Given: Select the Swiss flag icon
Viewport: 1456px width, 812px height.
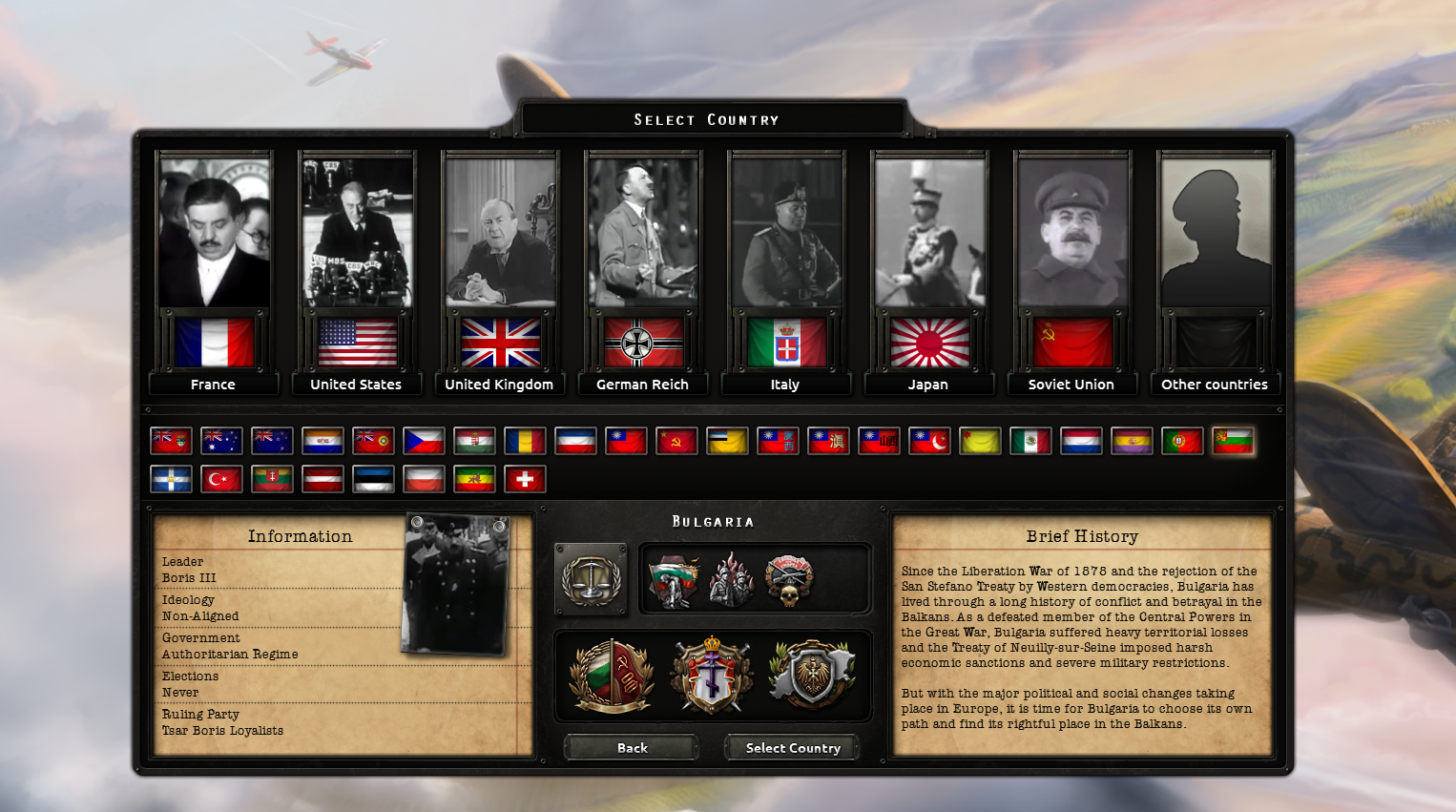Looking at the screenshot, I should coord(525,478).
